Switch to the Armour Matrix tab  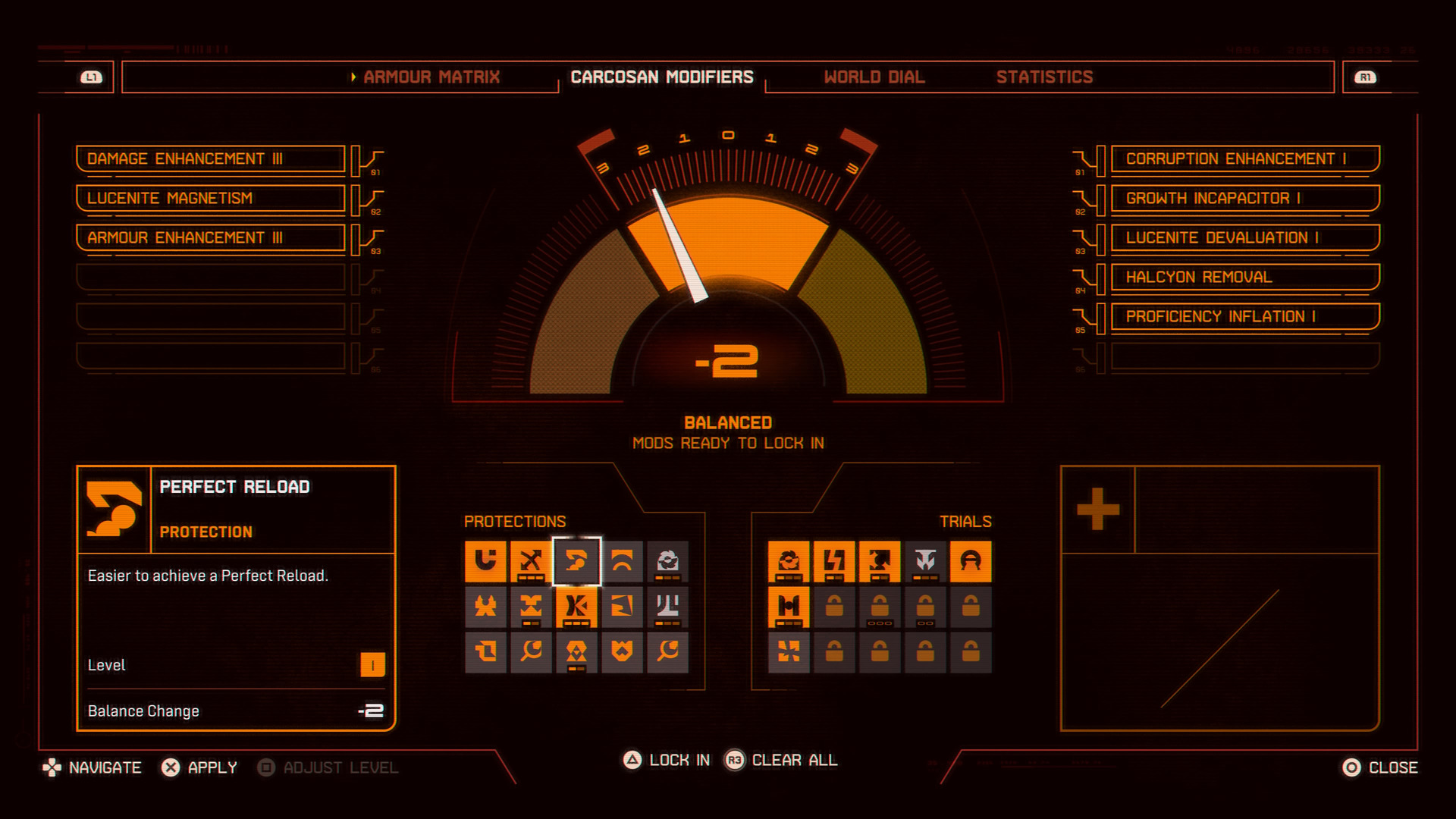431,77
